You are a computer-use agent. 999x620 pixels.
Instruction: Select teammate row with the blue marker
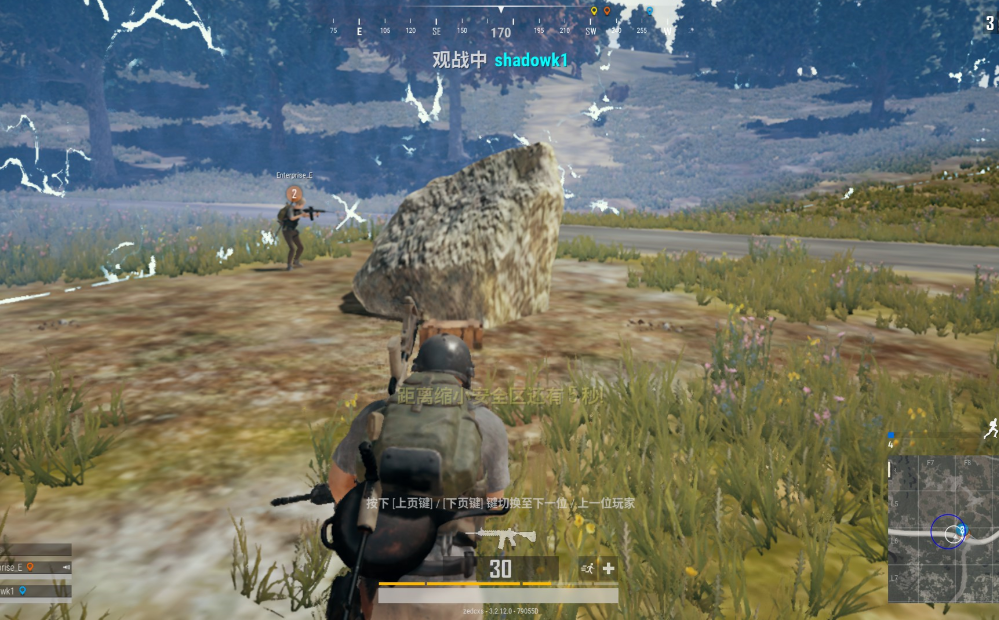point(35,591)
